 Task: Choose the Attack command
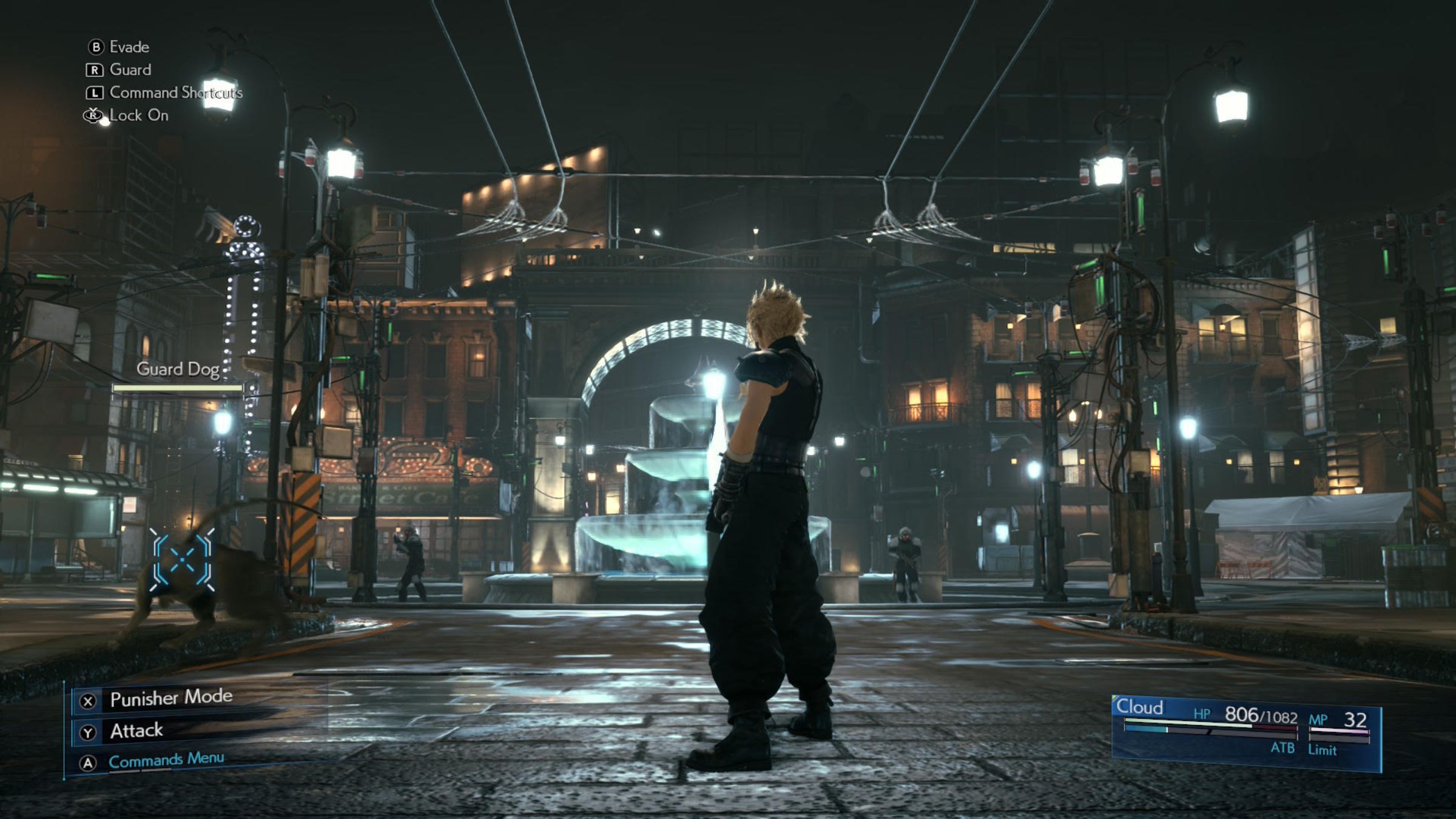click(136, 731)
